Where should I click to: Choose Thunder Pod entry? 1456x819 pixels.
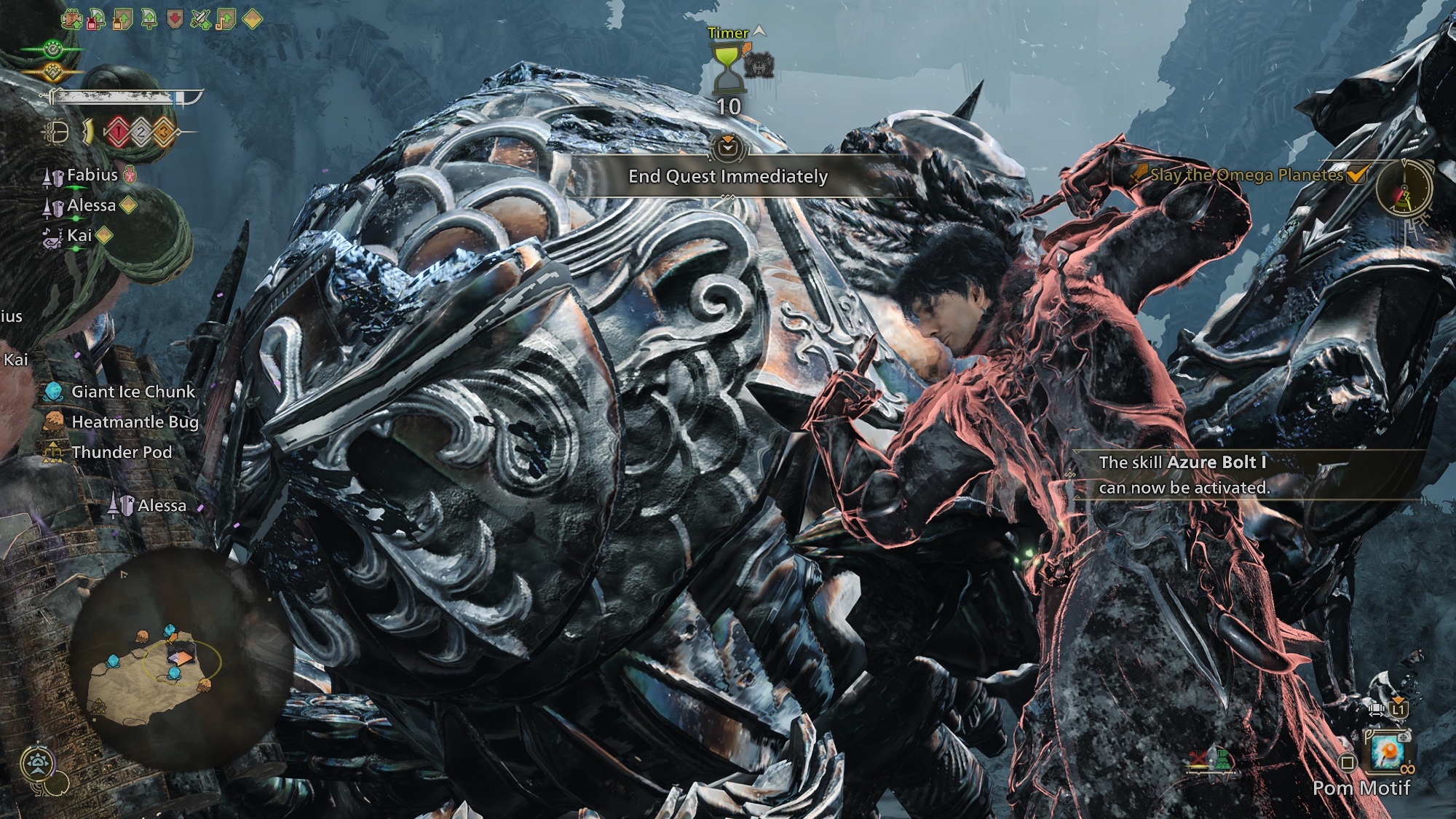122,452
